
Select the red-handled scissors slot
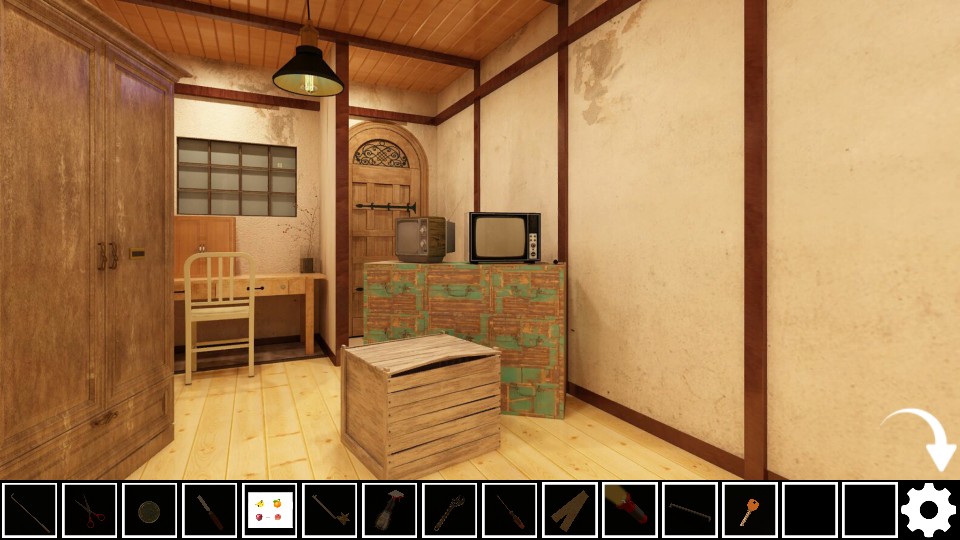click(x=90, y=510)
